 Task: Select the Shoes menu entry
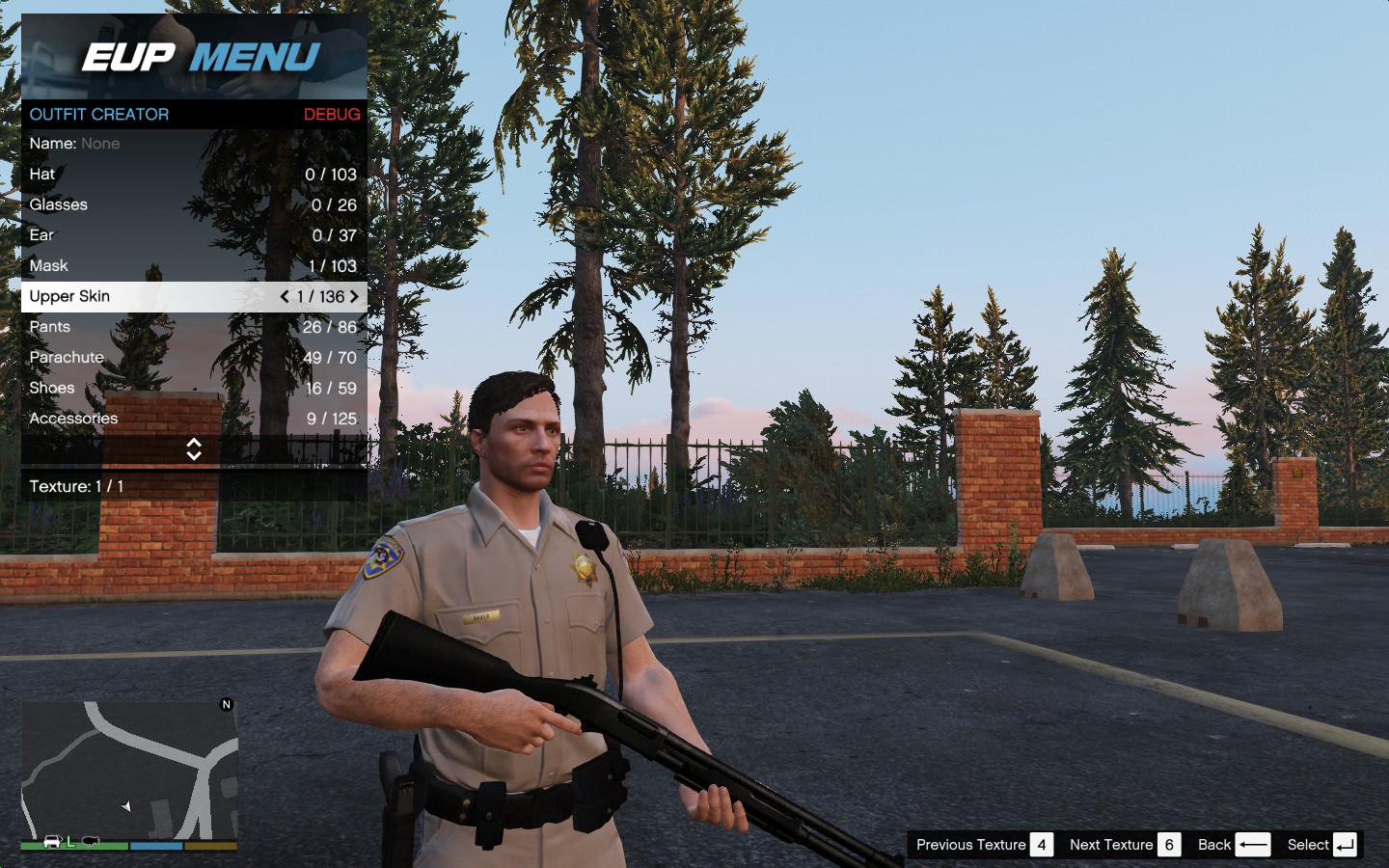click(193, 389)
